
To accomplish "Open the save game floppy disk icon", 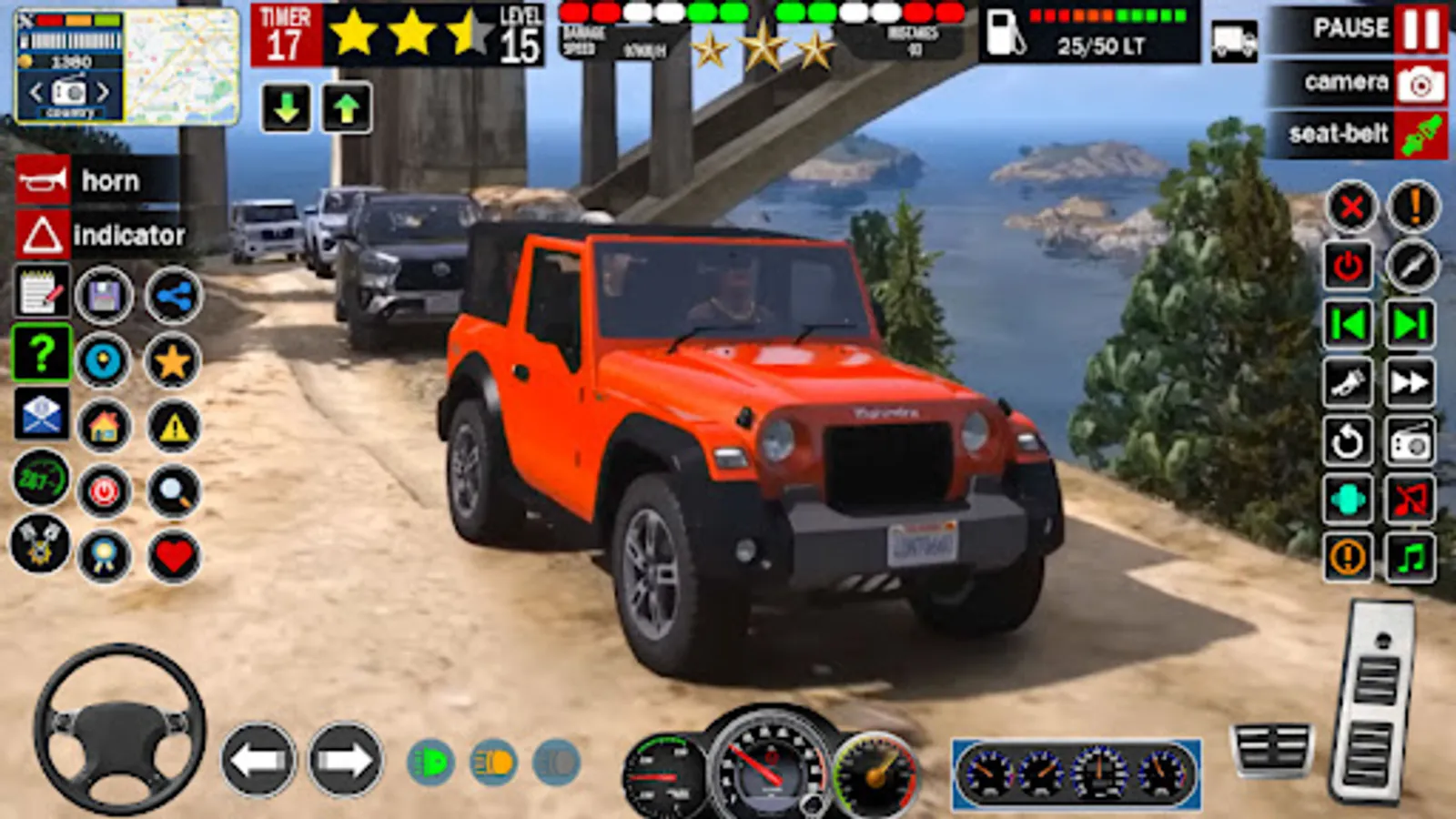I will 102,294.
